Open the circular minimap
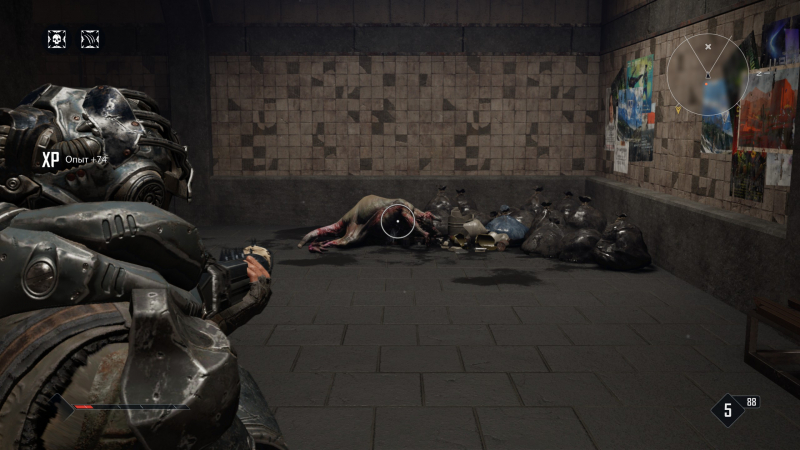Screen dimensions: 800x450 click(708, 74)
